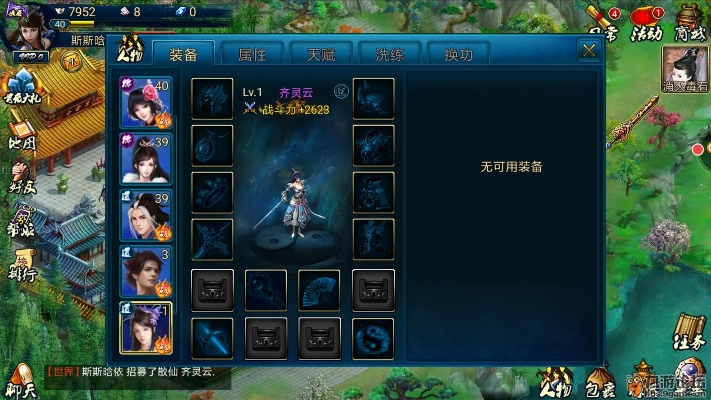Open the 包裹 bag inventory
The width and height of the screenshot is (711, 400).
click(x=600, y=381)
